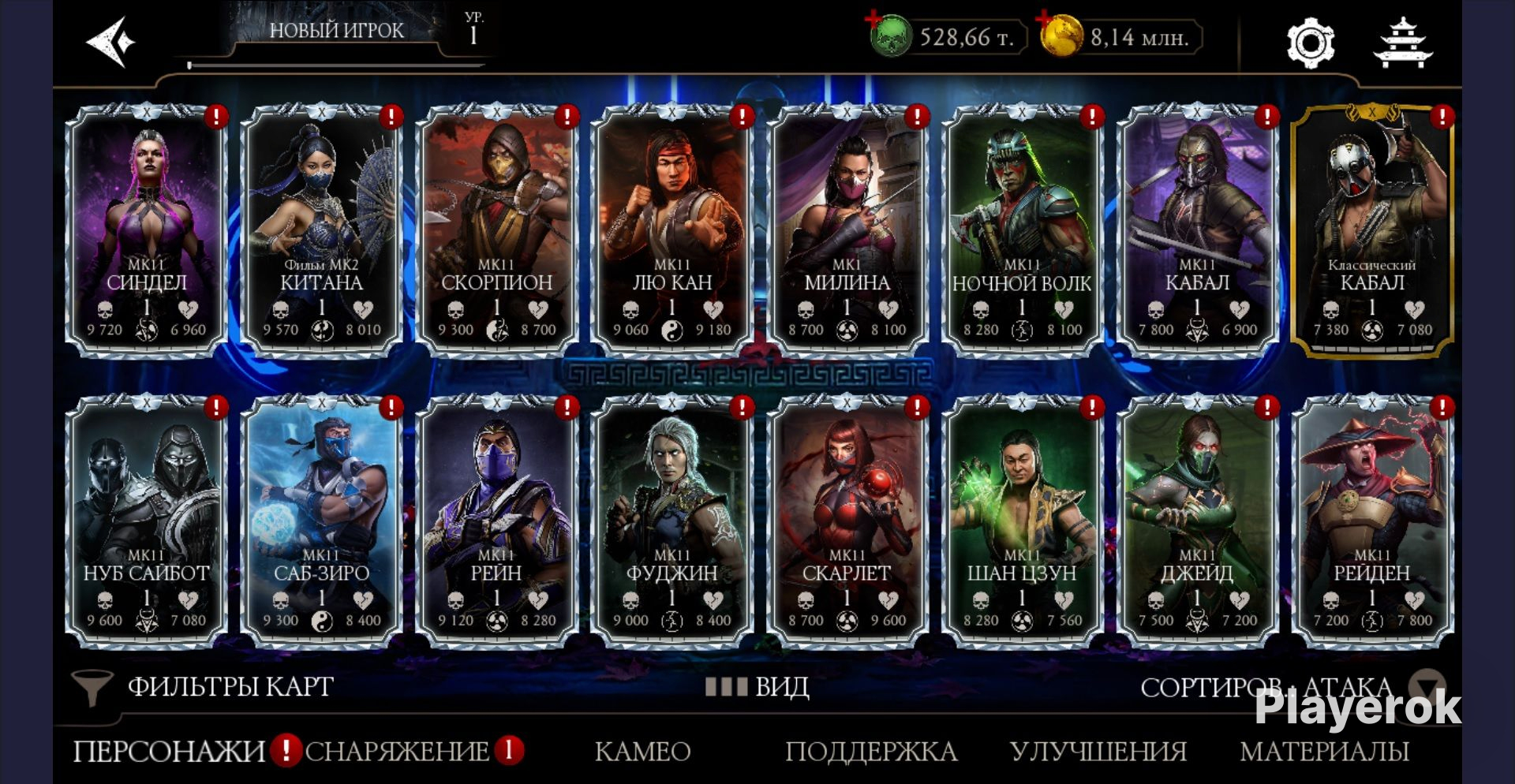This screenshot has width=1515, height=784.
Task: Open the gear settings menu
Action: pyautogui.click(x=1310, y=43)
